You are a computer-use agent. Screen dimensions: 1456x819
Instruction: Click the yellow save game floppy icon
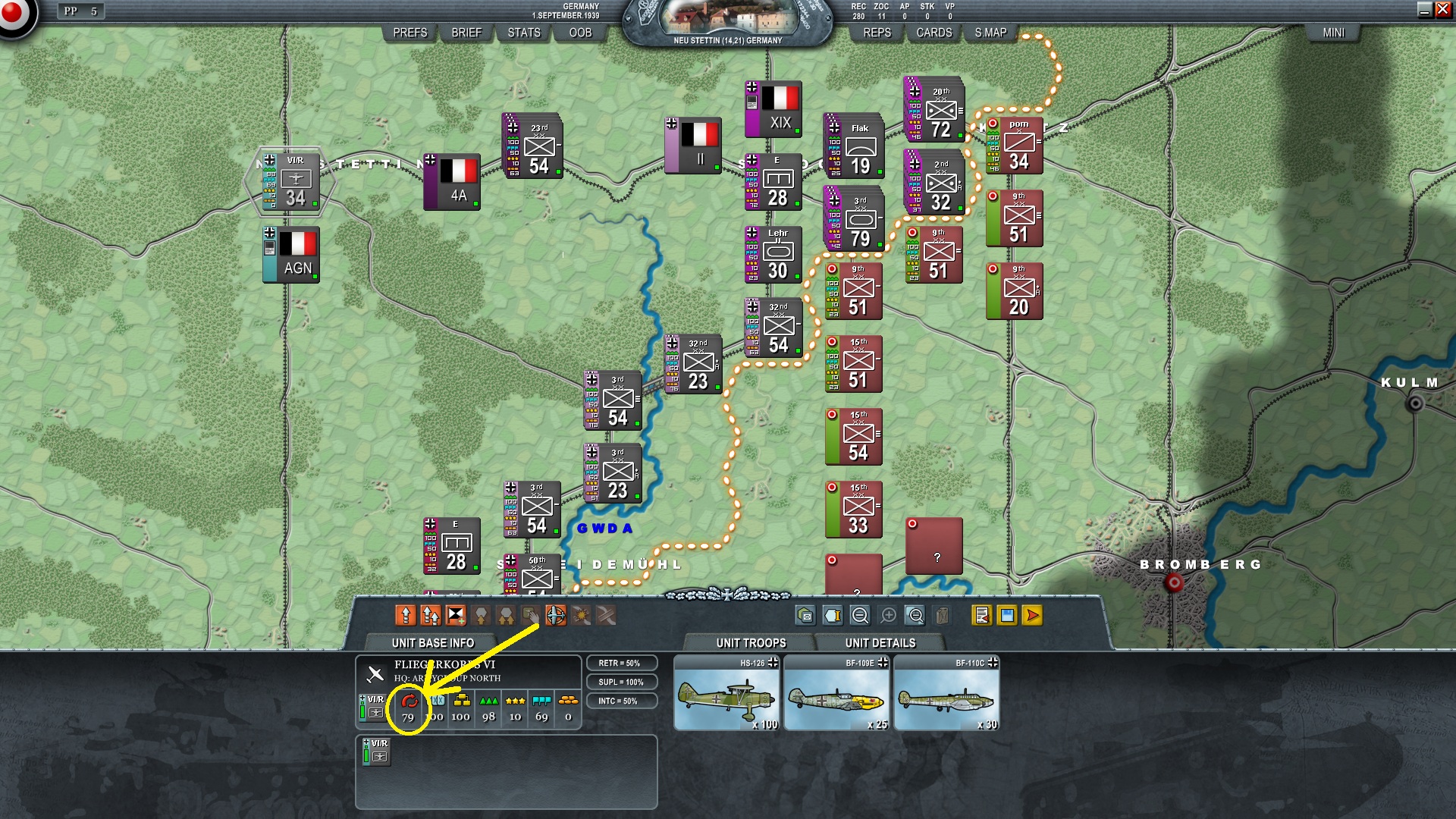click(x=1006, y=616)
